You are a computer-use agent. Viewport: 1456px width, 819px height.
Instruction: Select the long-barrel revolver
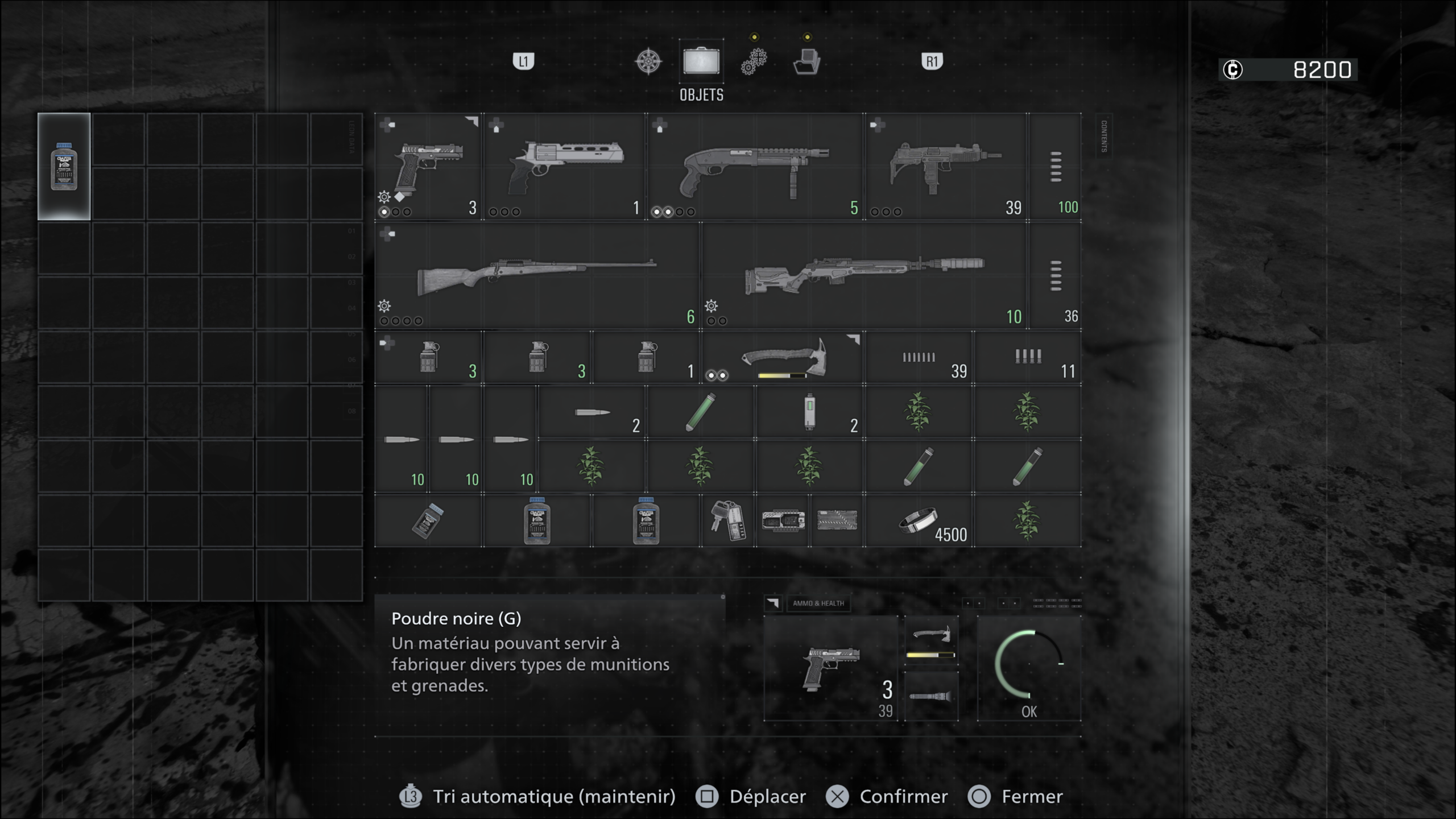point(565,166)
